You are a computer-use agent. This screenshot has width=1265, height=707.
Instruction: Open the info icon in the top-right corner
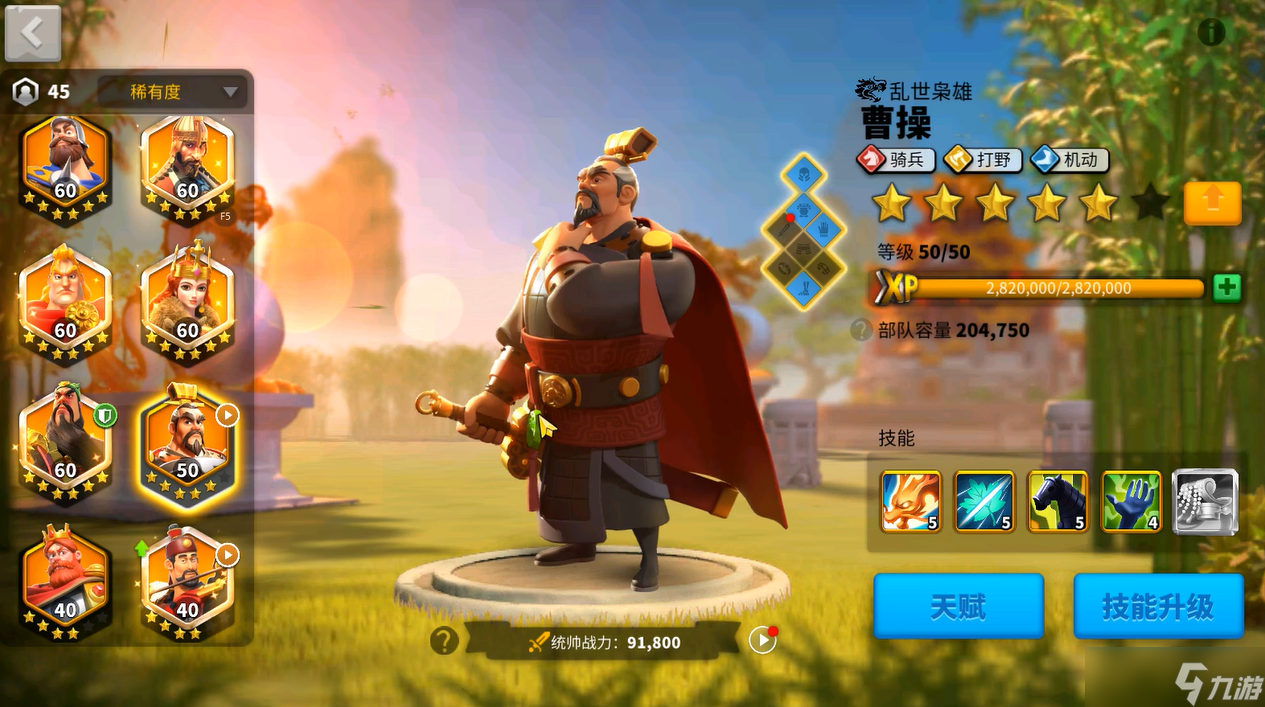pos(1211,32)
